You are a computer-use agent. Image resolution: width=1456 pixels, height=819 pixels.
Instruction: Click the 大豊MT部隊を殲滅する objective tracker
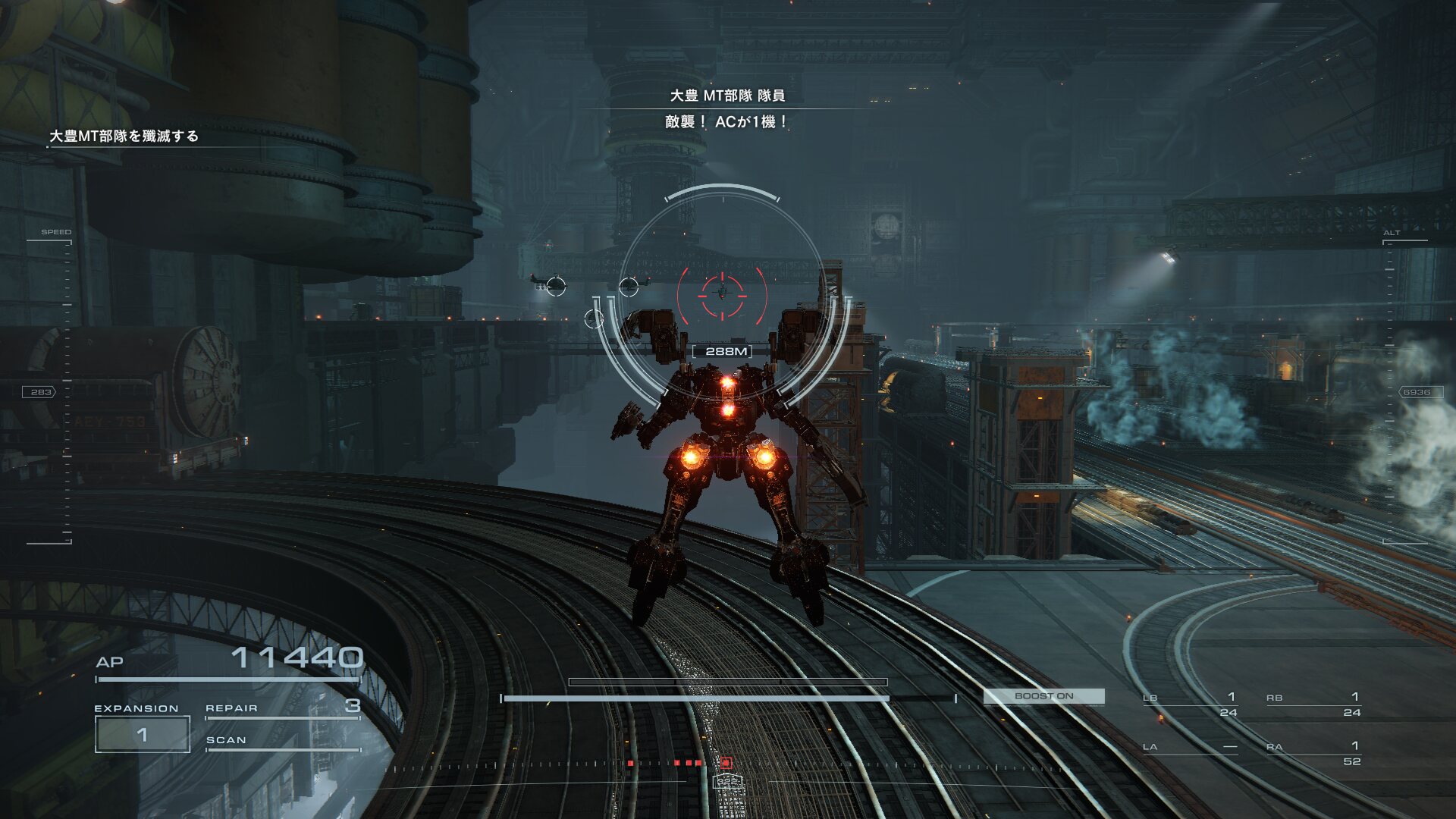(x=124, y=136)
